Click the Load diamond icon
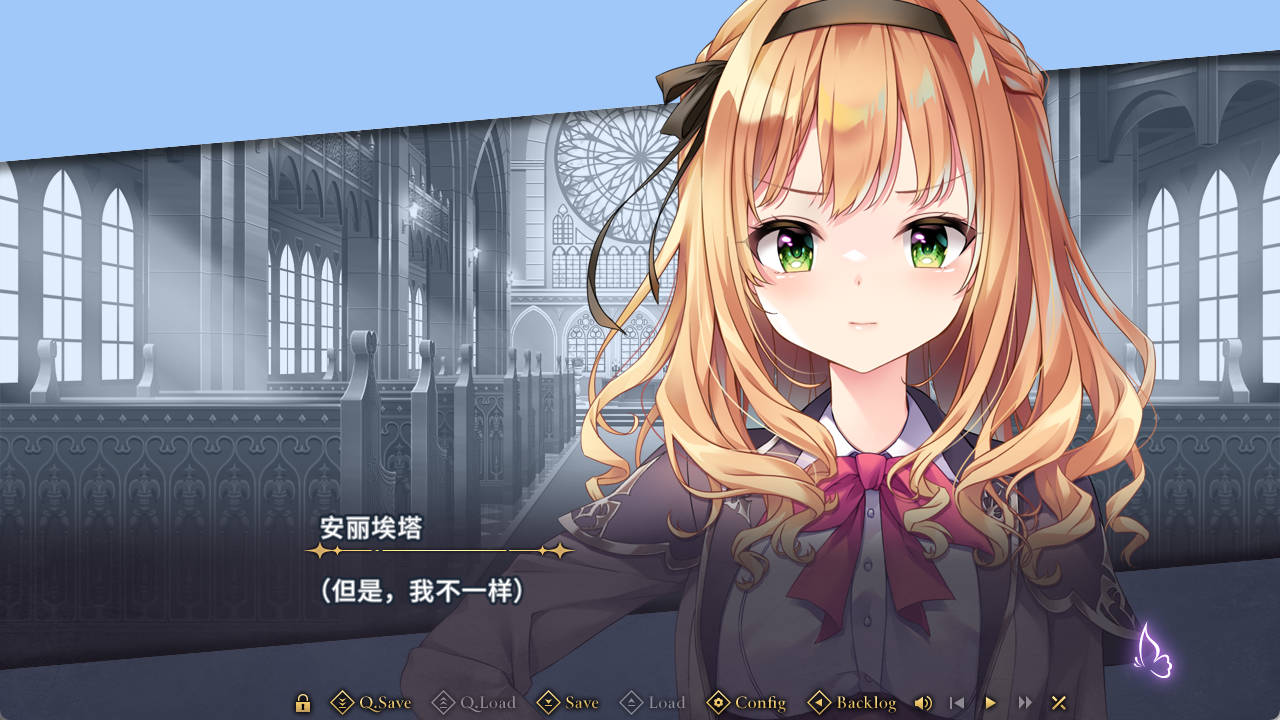1280x720 pixels. (x=632, y=703)
